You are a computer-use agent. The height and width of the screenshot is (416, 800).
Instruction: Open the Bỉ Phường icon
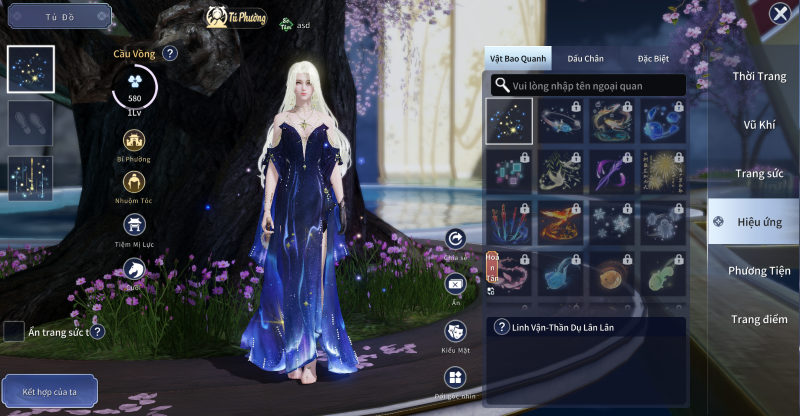133,140
